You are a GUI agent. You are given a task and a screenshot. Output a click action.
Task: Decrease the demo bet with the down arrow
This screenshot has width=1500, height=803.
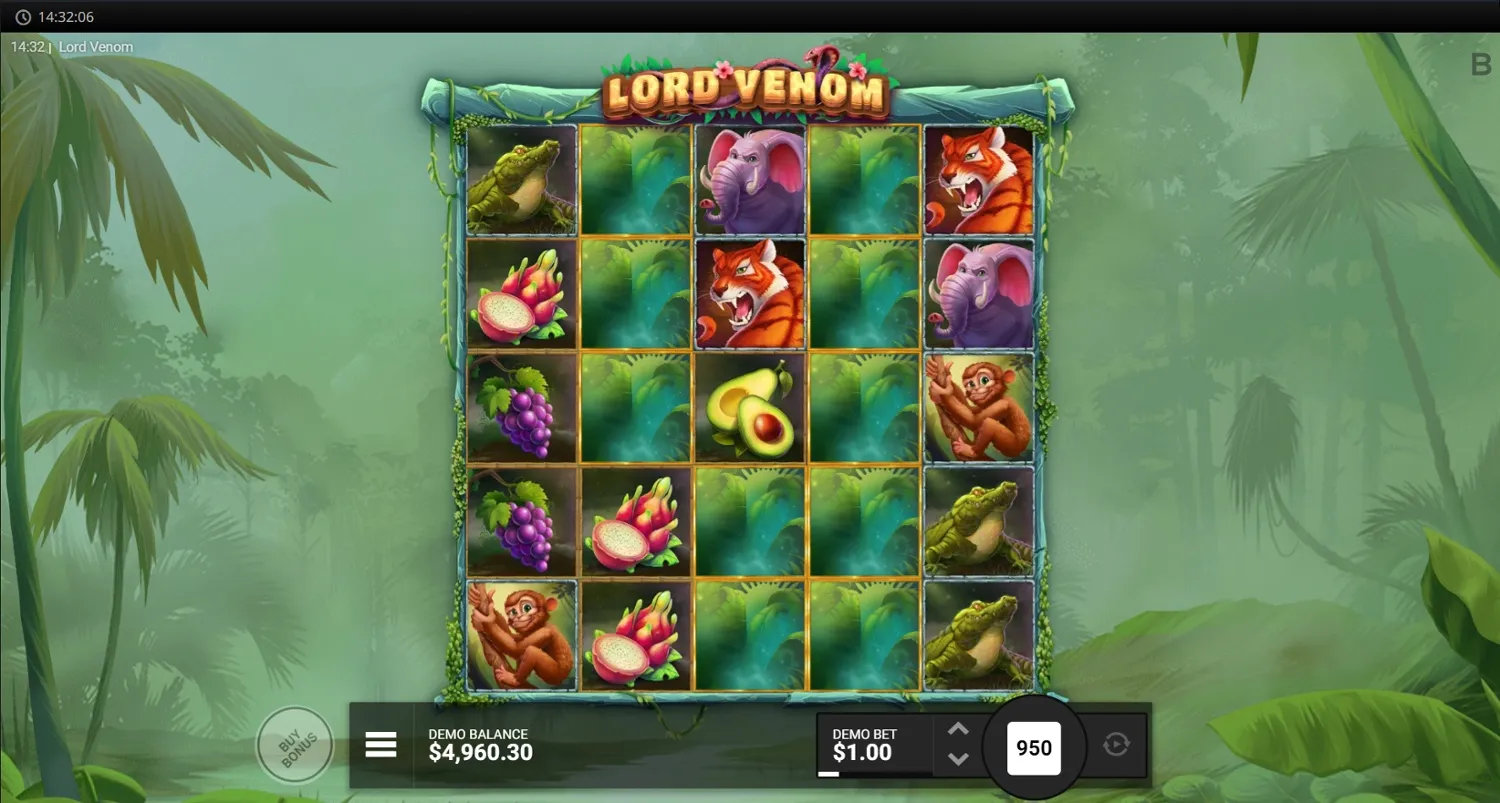957,760
